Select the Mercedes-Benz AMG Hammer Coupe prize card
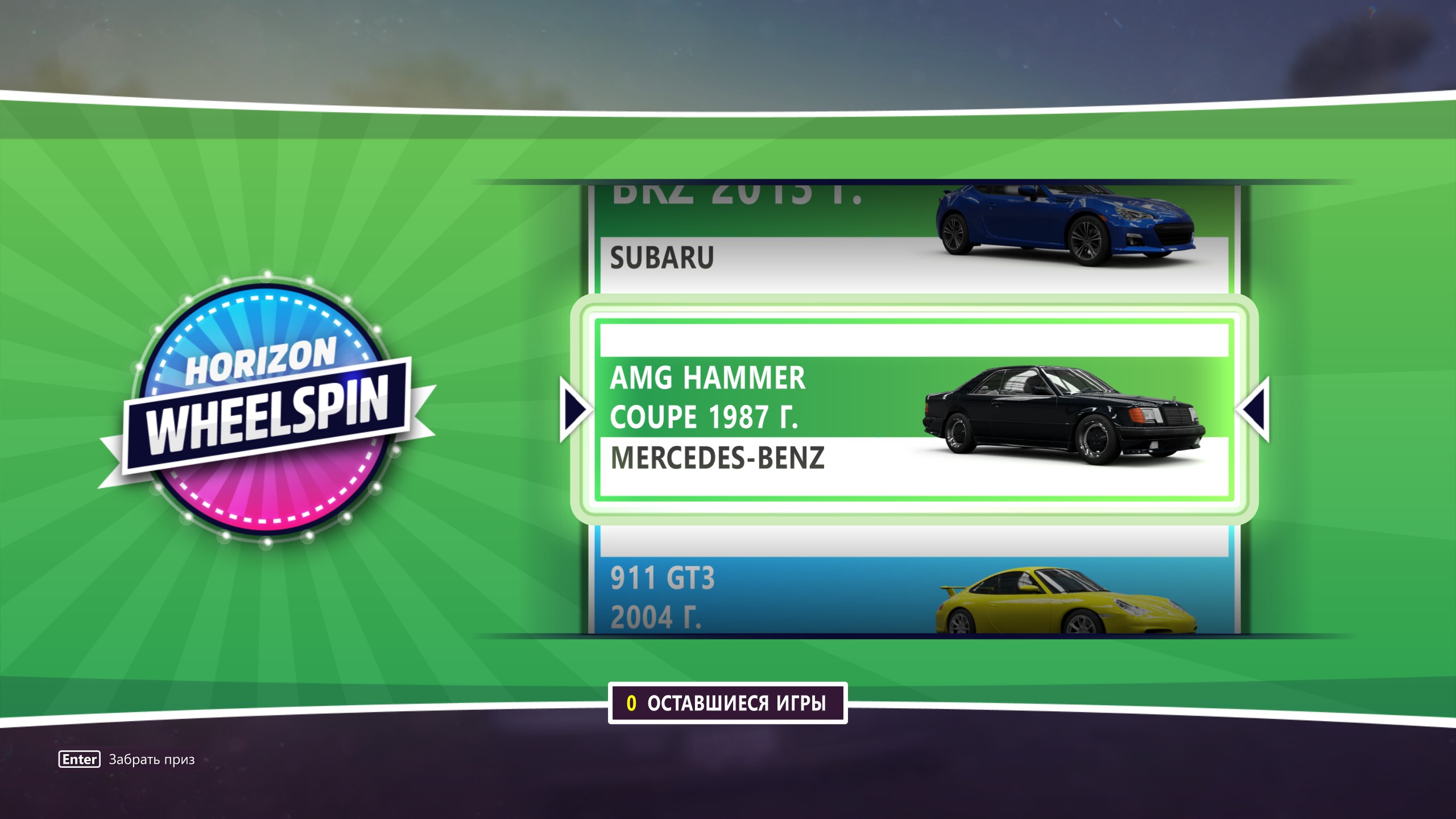The image size is (1456, 819). pos(913,411)
